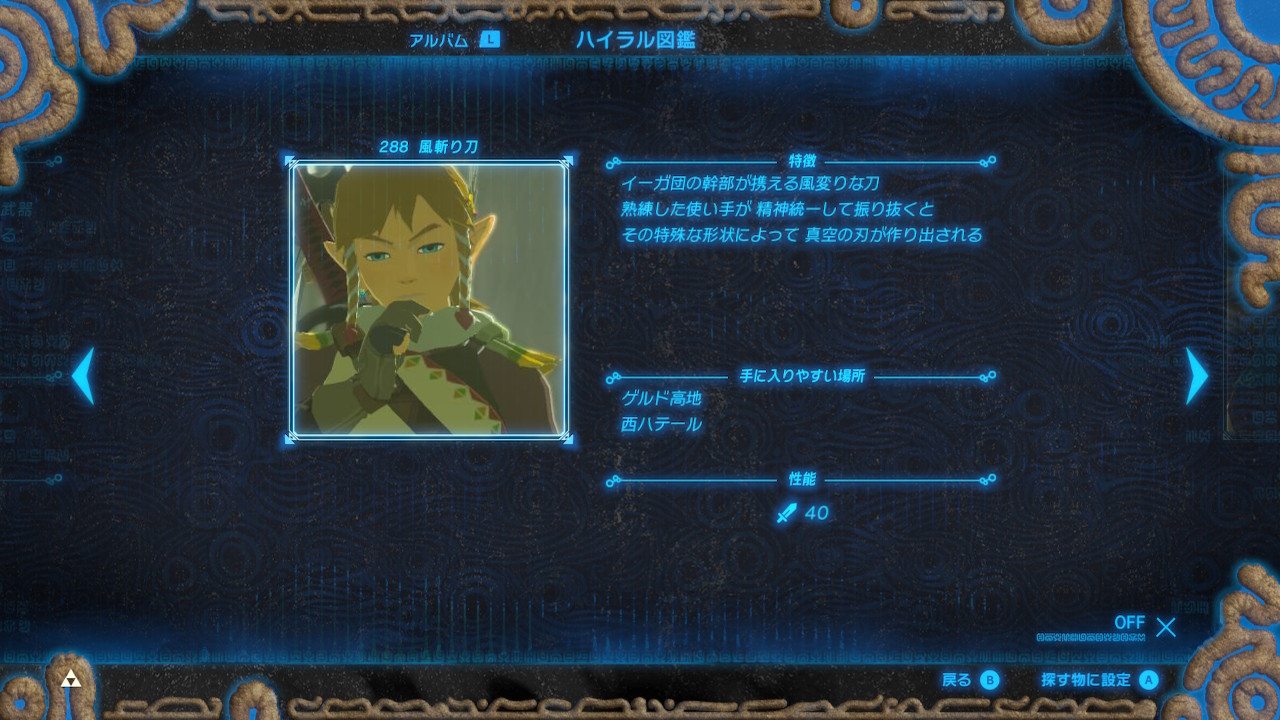This screenshot has width=1280, height=720.
Task: Toggle the OFF tracking indicator
Action: (1129, 623)
